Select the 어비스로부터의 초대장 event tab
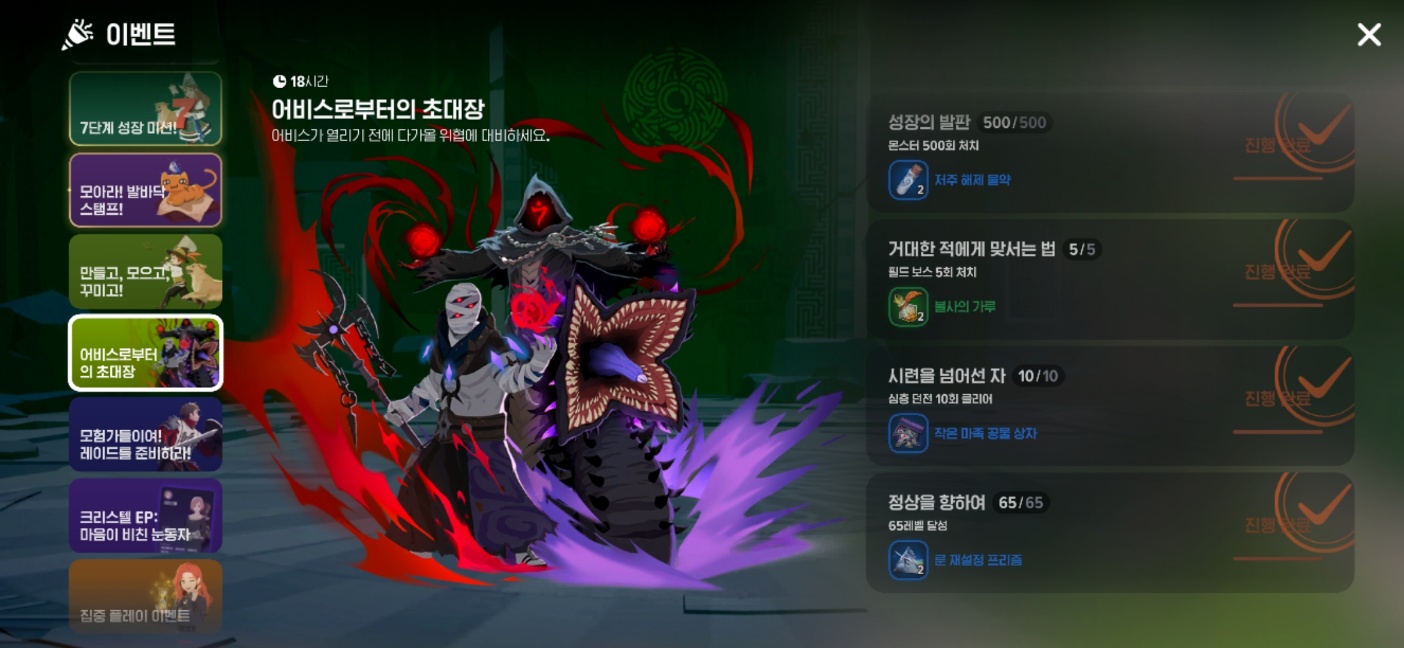Viewport: 1404px width, 648px height. (145, 352)
